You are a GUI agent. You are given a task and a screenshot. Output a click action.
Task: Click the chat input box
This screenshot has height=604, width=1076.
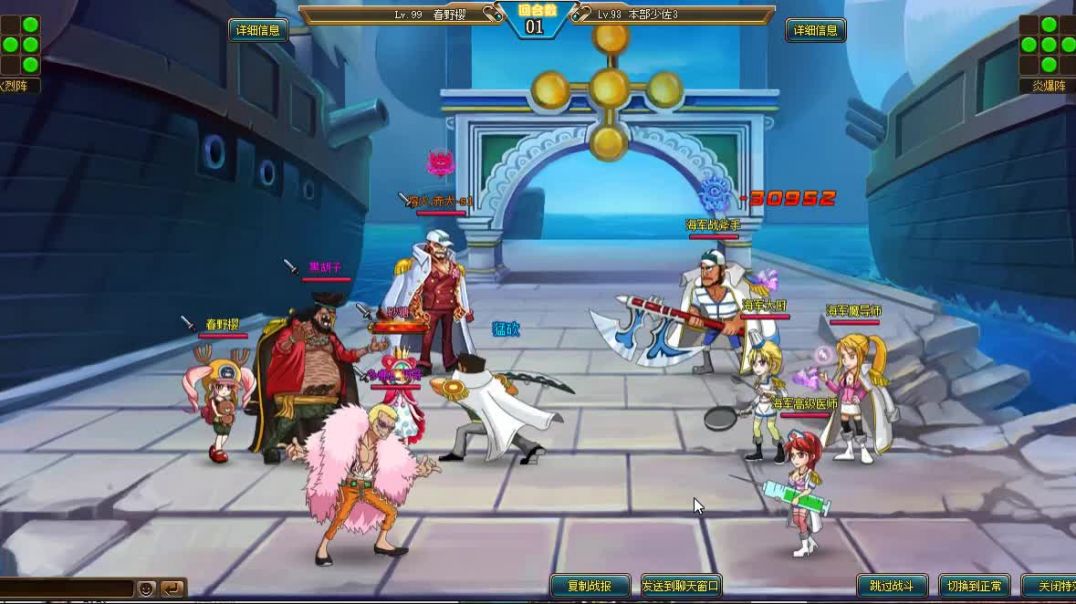pos(66,588)
